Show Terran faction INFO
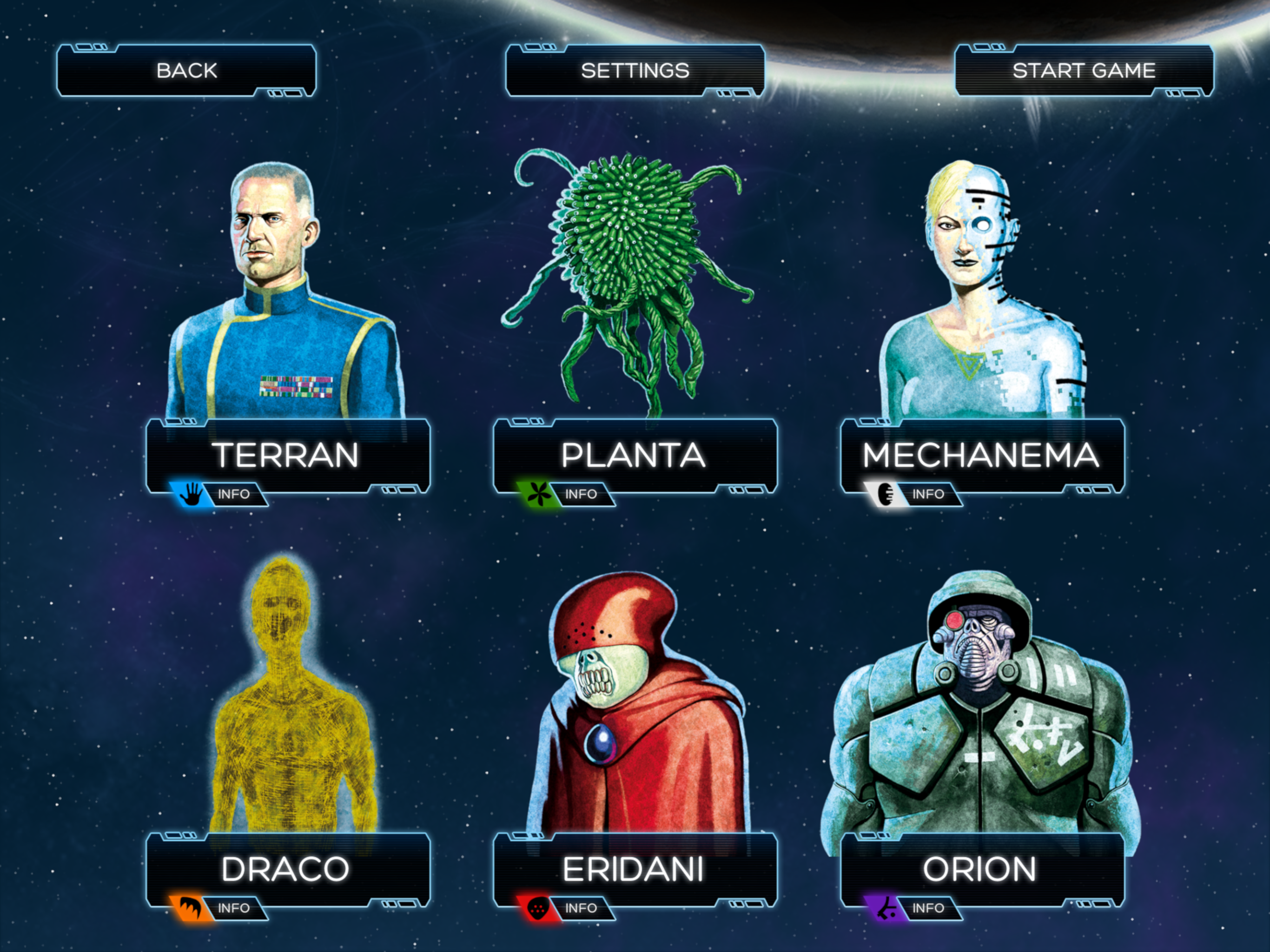The height and width of the screenshot is (952, 1270). click(x=234, y=495)
